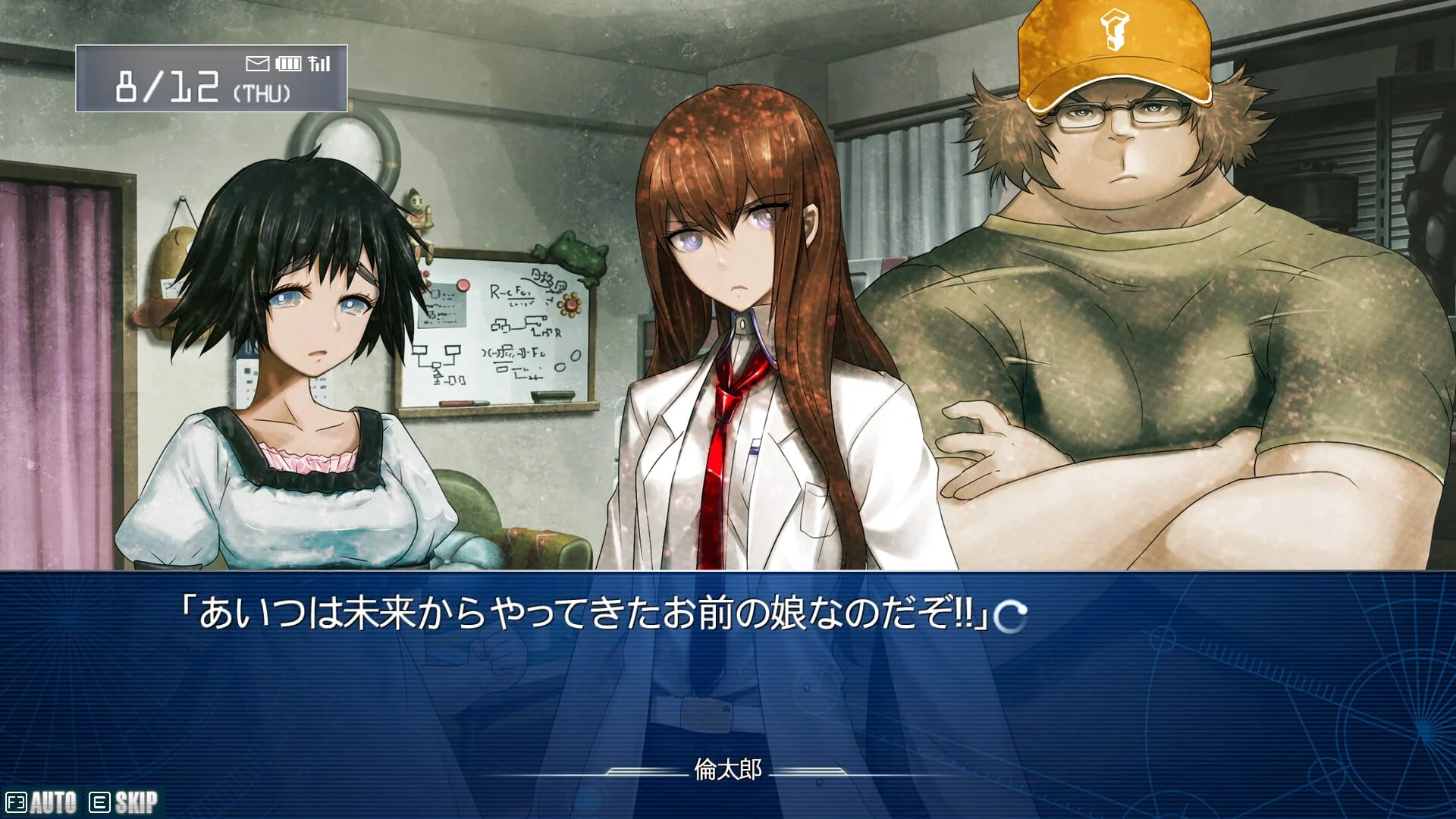This screenshot has width=1456, height=819.
Task: Open the mail envelope icon
Action: click(x=257, y=63)
